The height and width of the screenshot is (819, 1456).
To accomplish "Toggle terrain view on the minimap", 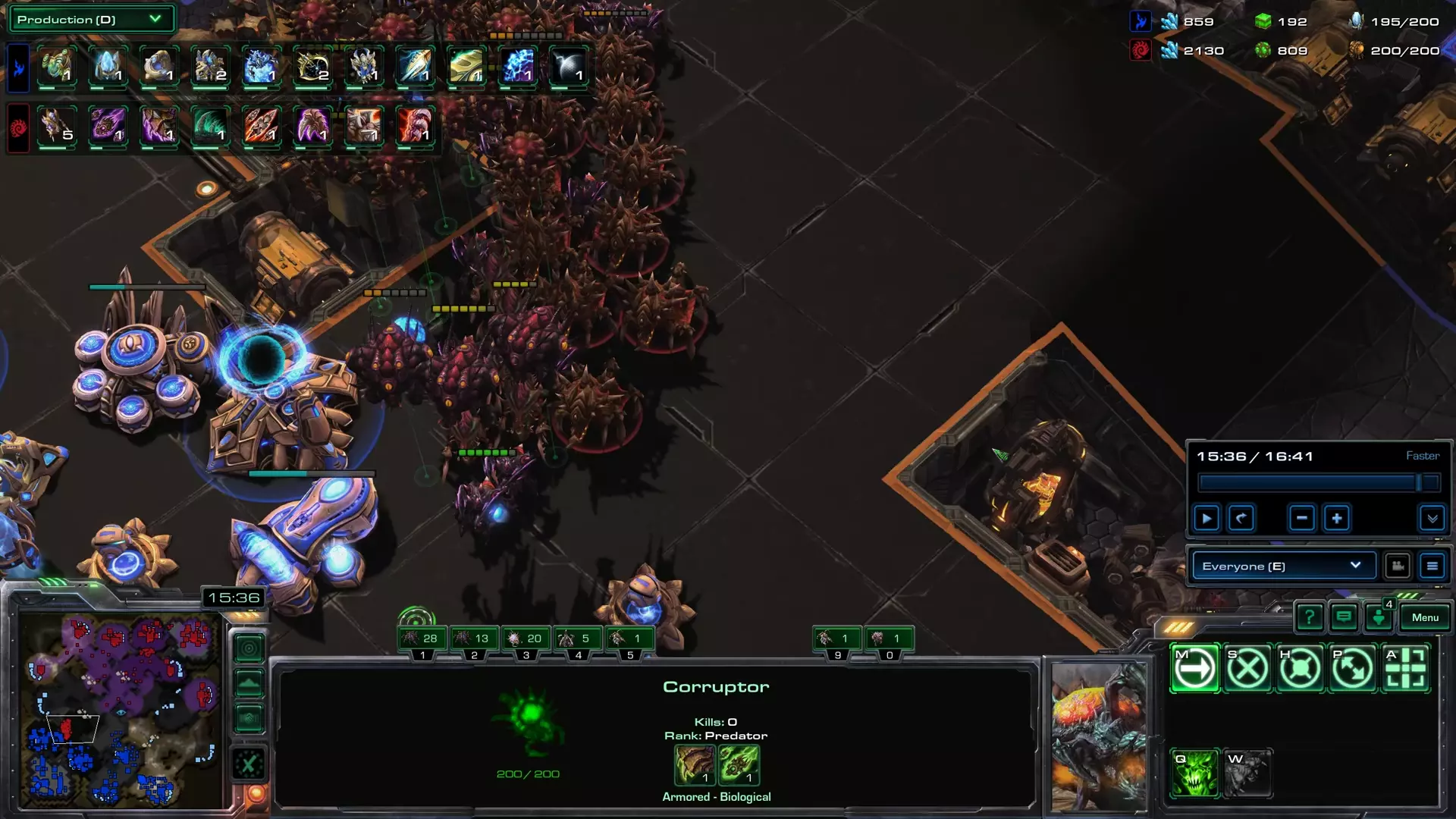I will coord(249,680).
